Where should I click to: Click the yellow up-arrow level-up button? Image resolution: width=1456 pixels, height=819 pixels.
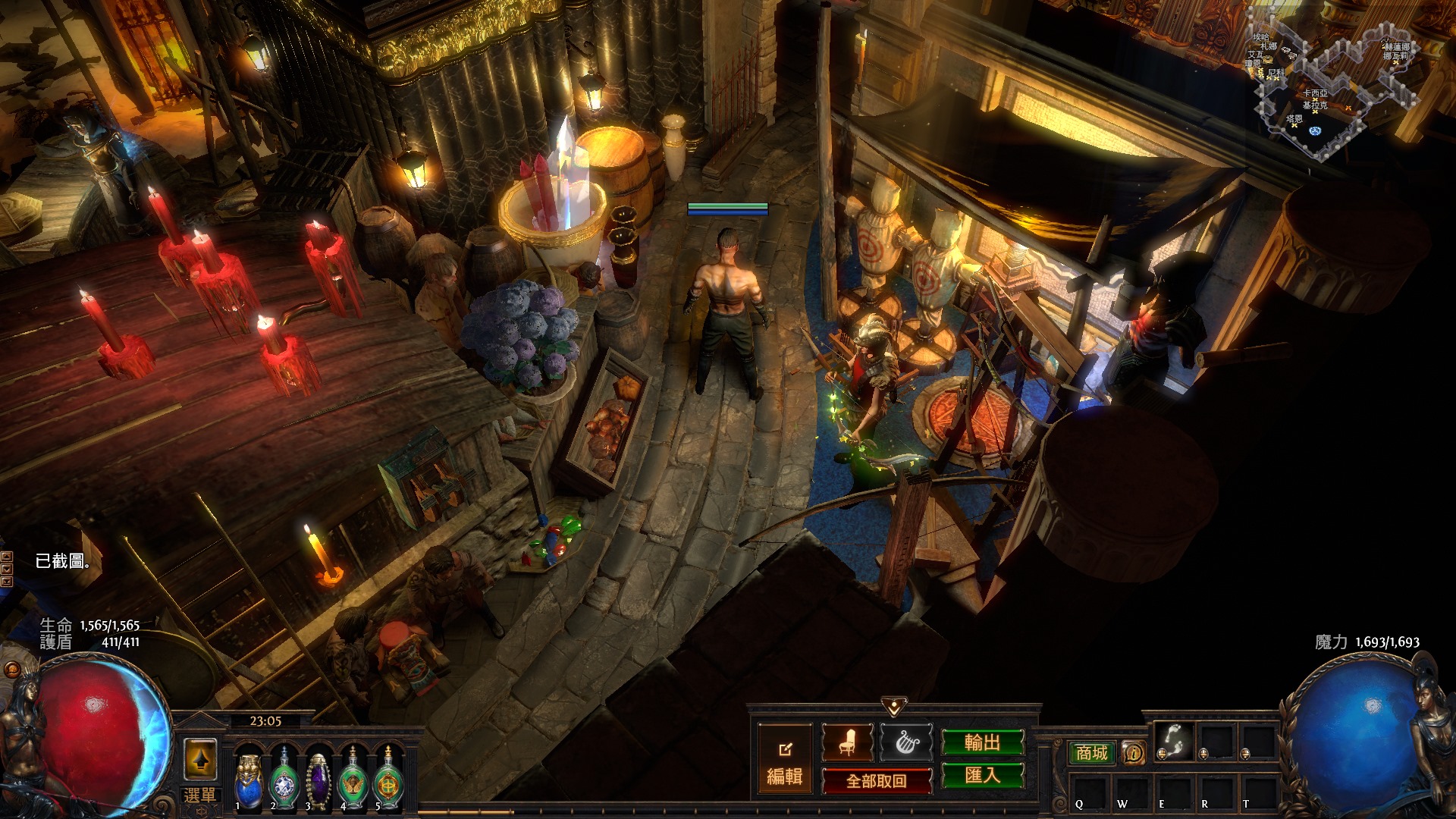[200, 758]
